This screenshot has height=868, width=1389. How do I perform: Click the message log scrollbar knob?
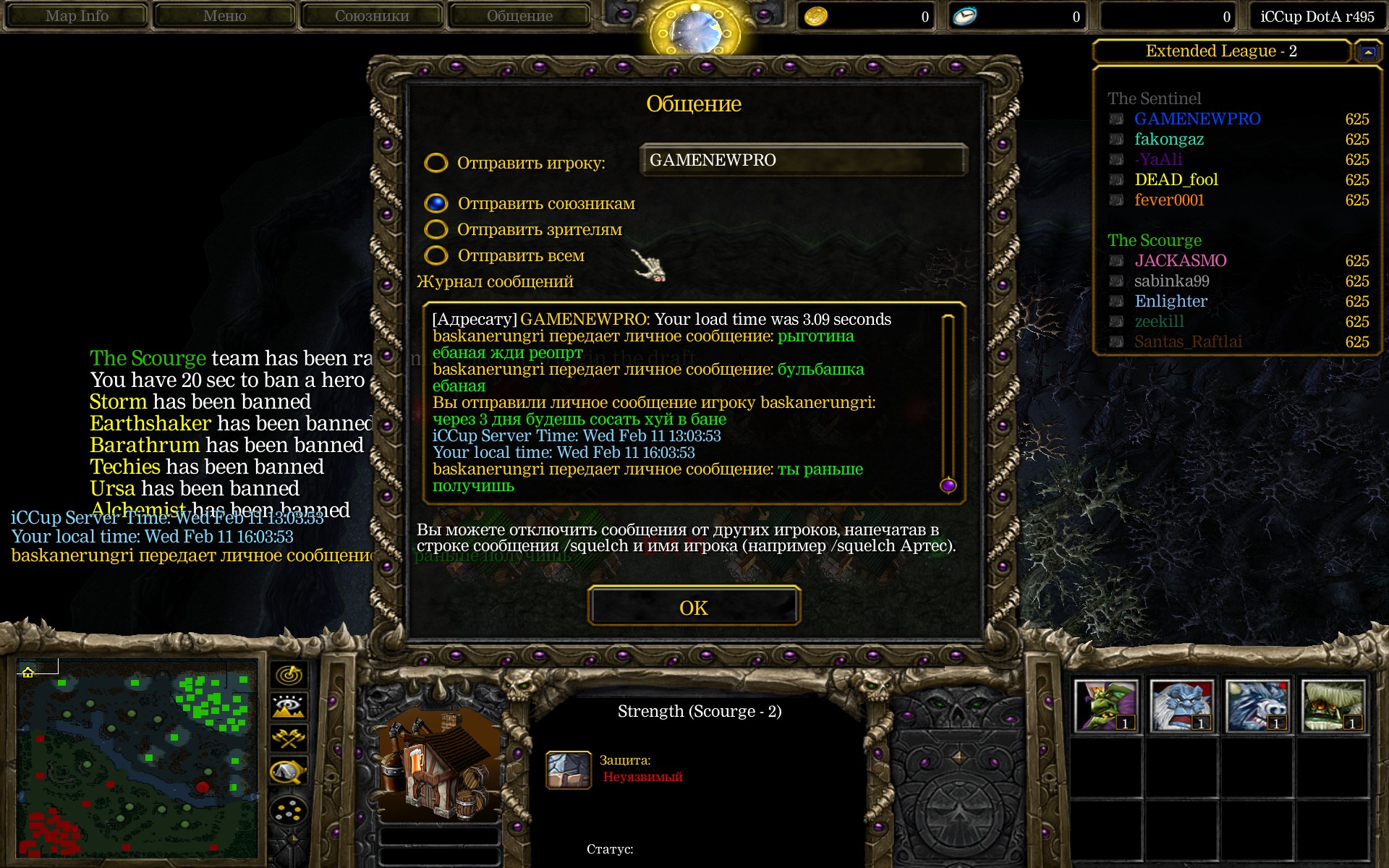(948, 485)
